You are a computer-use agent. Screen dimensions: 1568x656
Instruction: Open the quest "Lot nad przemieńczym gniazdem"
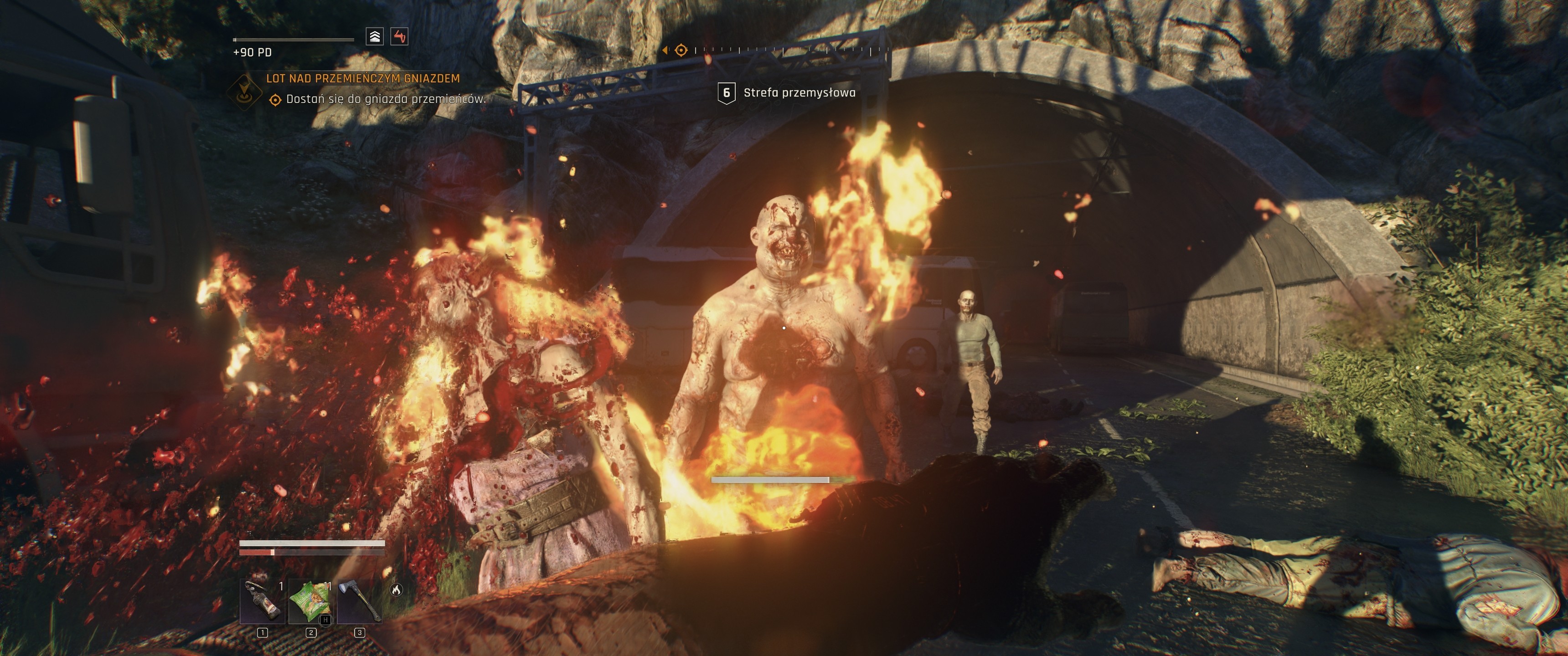pos(363,78)
